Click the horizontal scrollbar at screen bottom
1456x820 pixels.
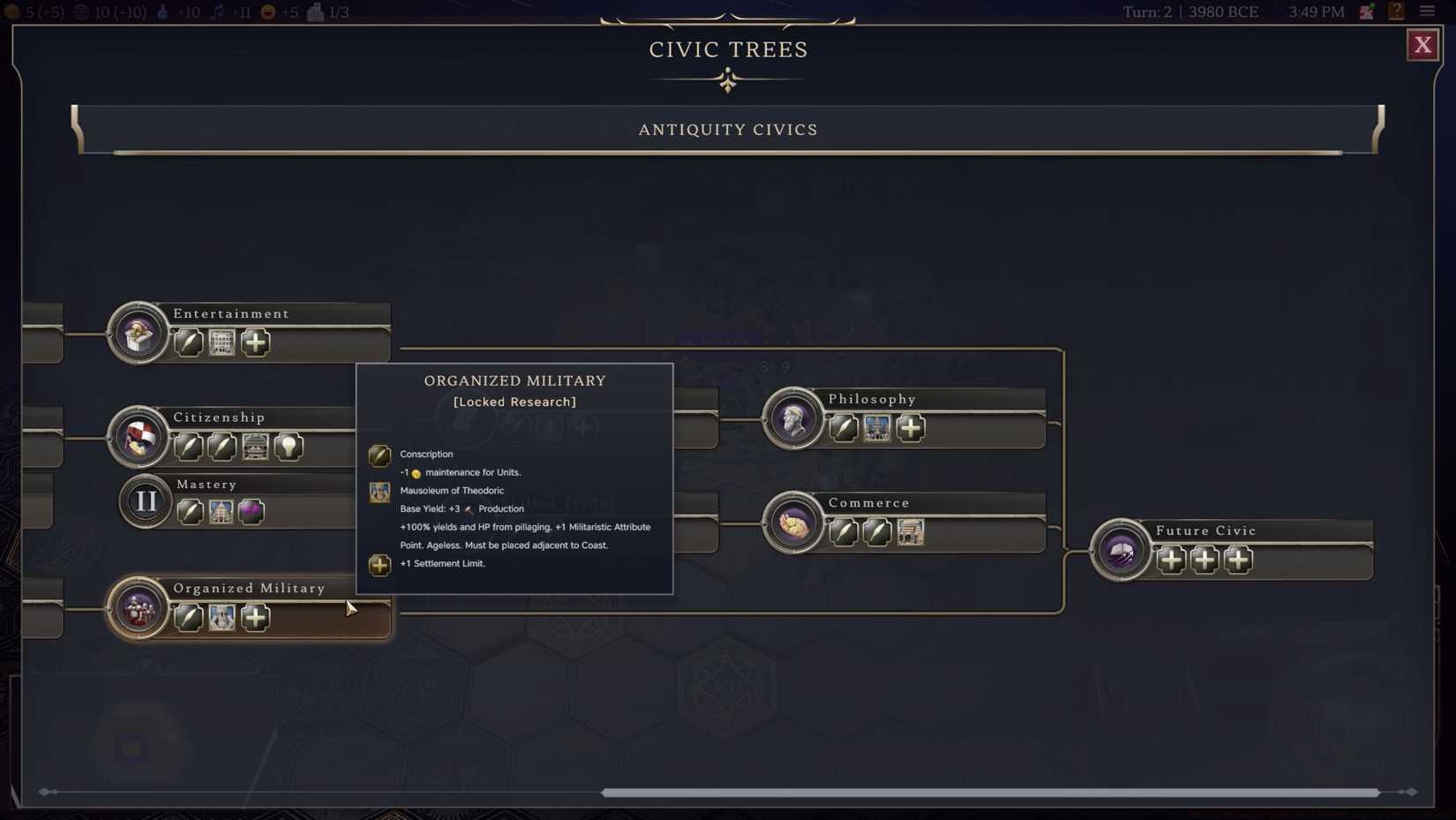[x=988, y=793]
